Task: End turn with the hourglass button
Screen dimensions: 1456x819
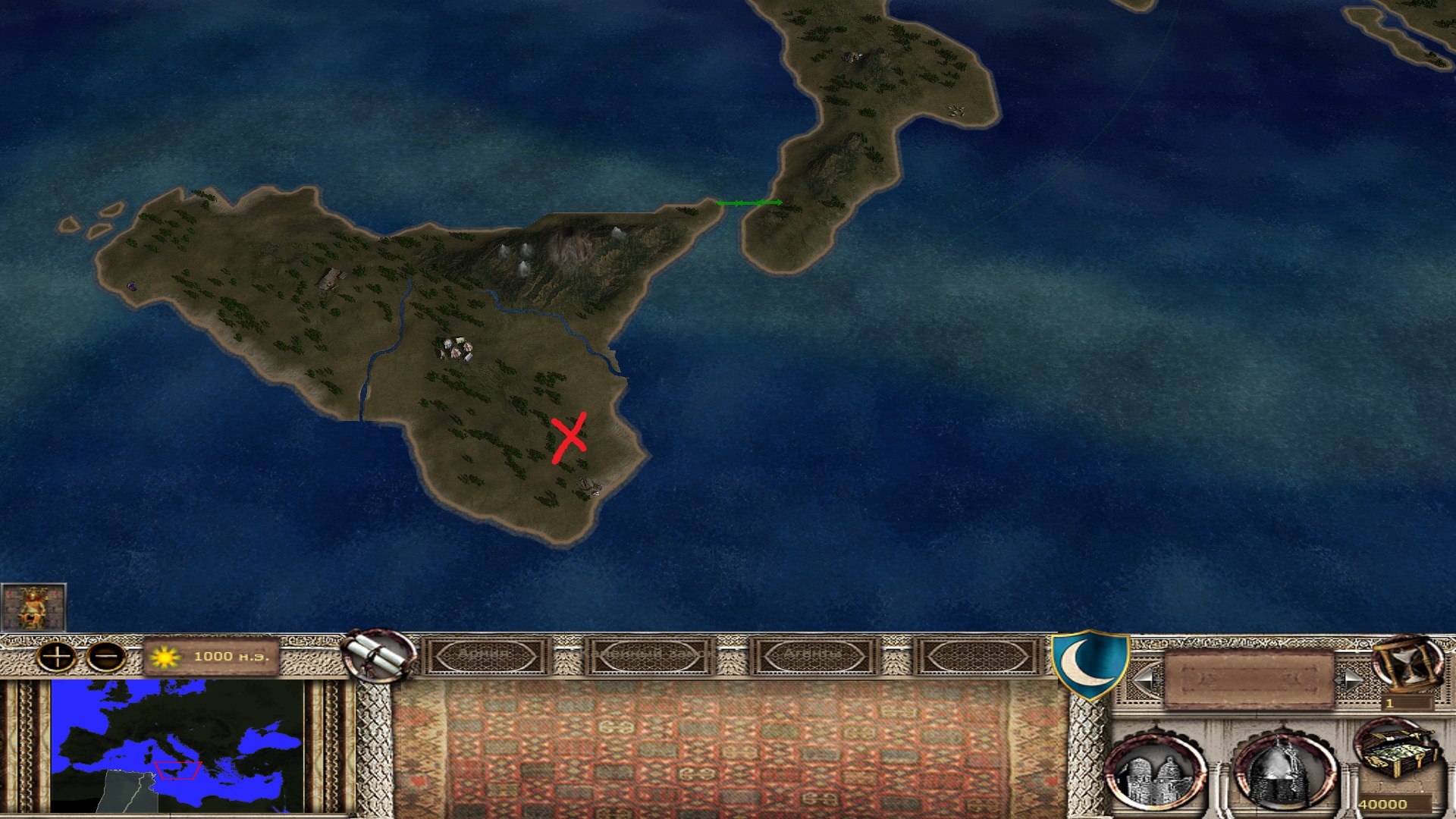Action: point(1408,664)
